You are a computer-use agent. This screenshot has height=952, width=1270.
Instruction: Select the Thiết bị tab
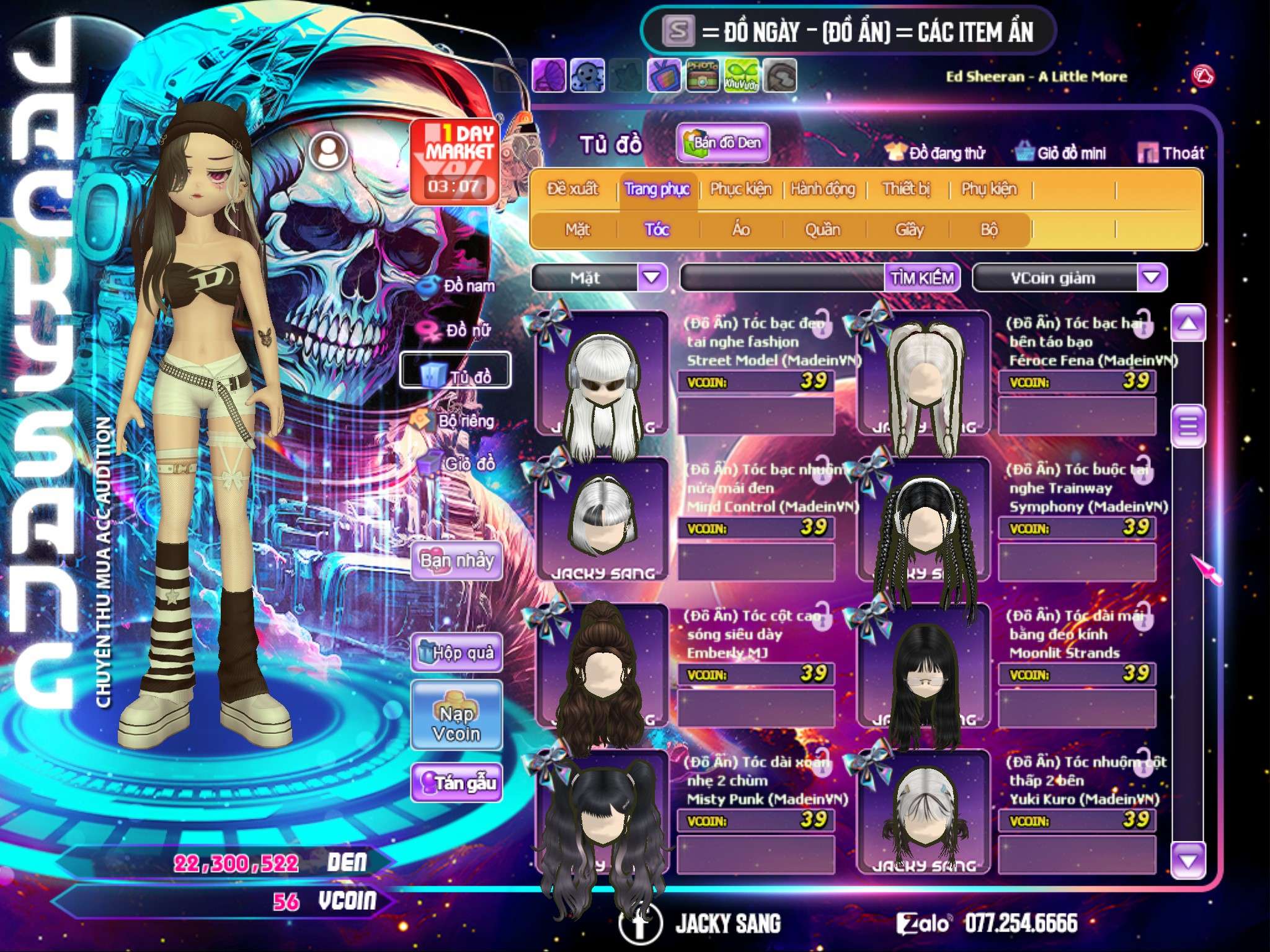coord(906,189)
